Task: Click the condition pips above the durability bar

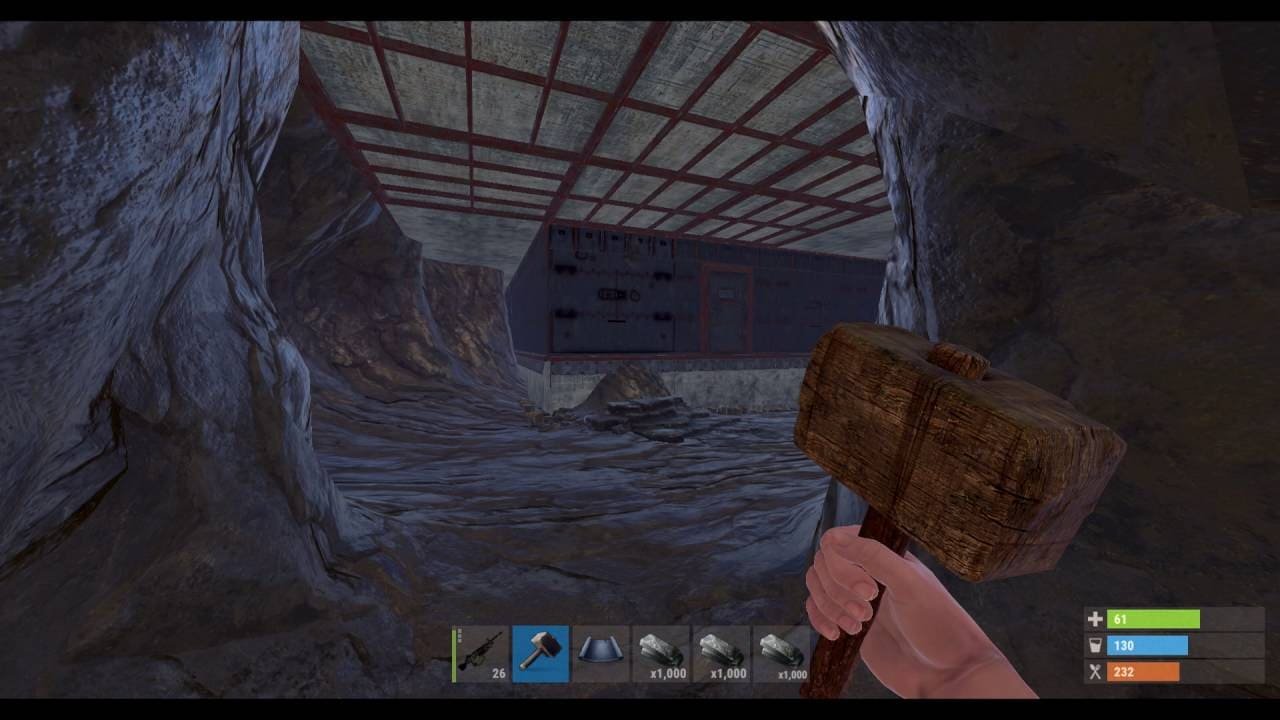Action: [460, 637]
